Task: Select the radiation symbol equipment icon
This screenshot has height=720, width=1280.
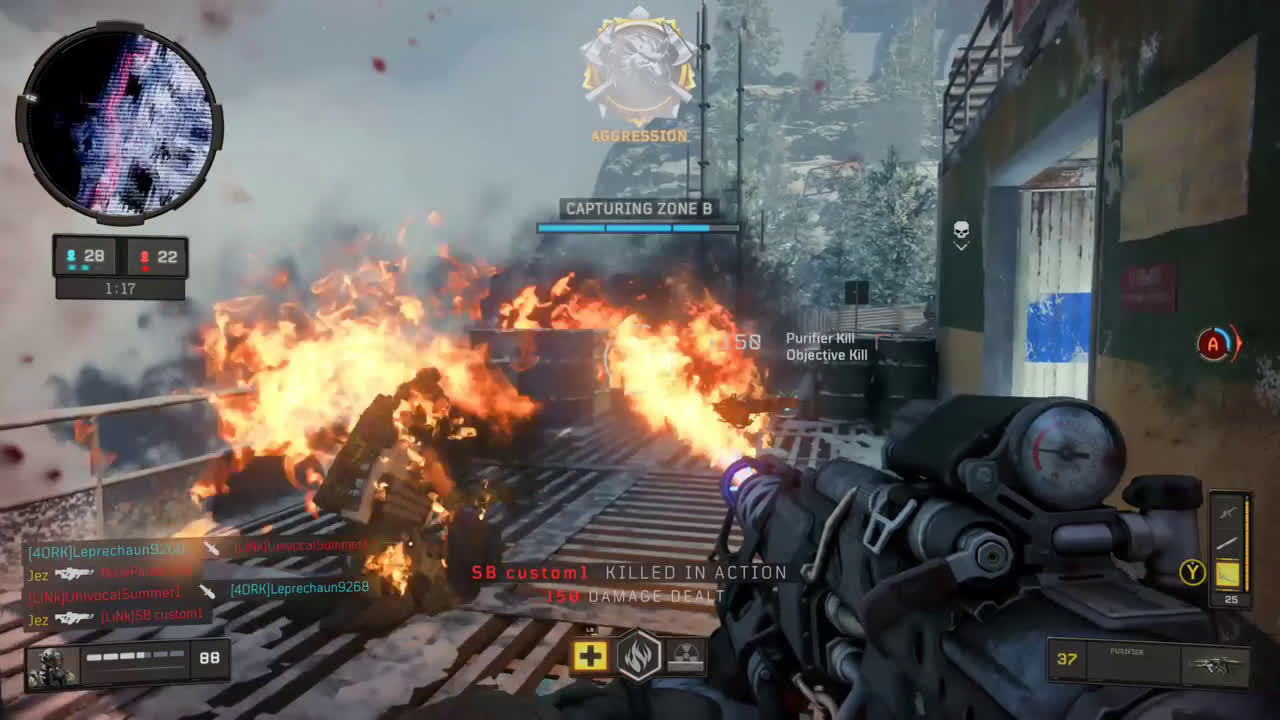Action: 686,656
